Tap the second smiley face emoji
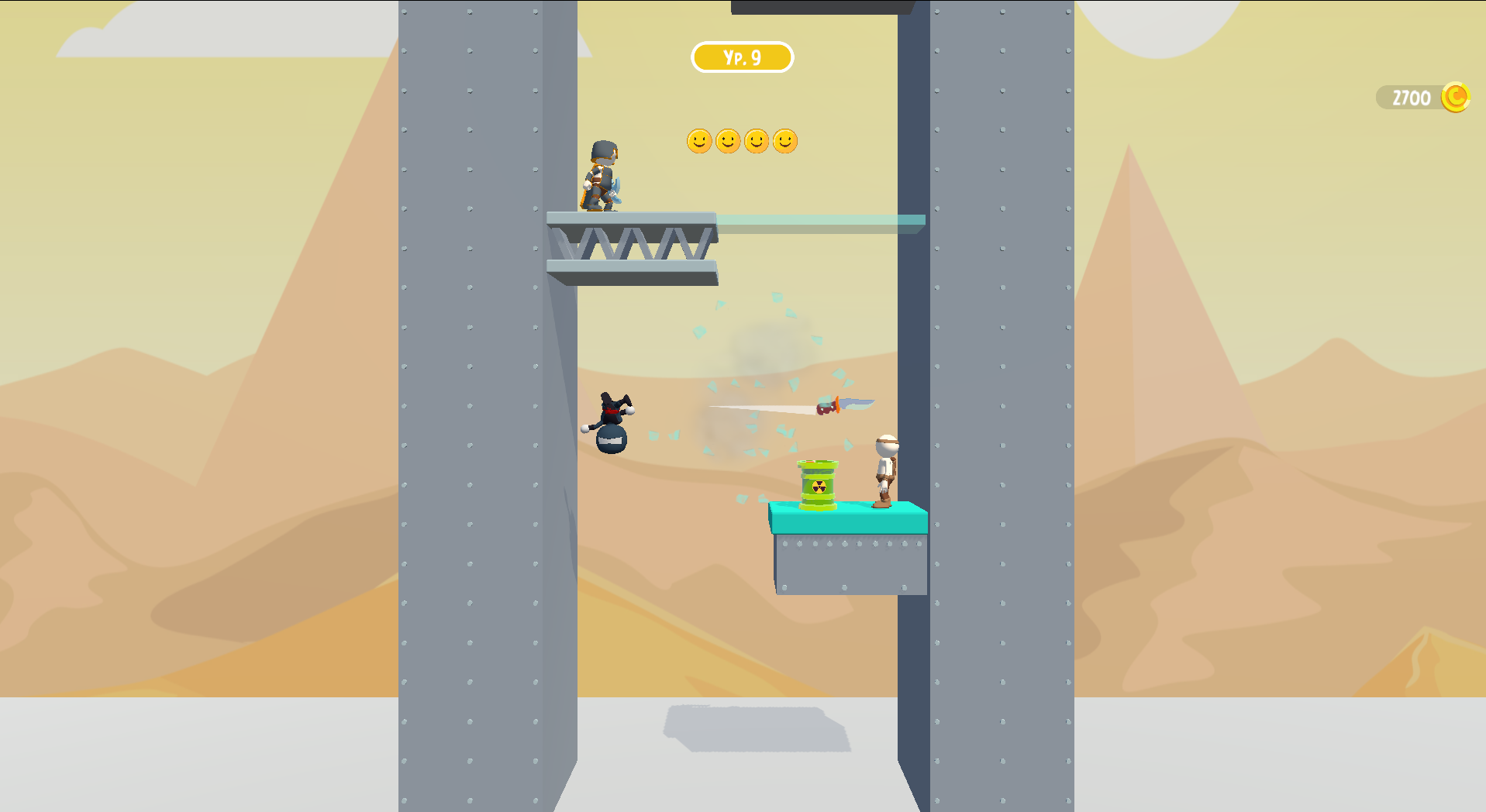1486x812 pixels. [x=728, y=142]
